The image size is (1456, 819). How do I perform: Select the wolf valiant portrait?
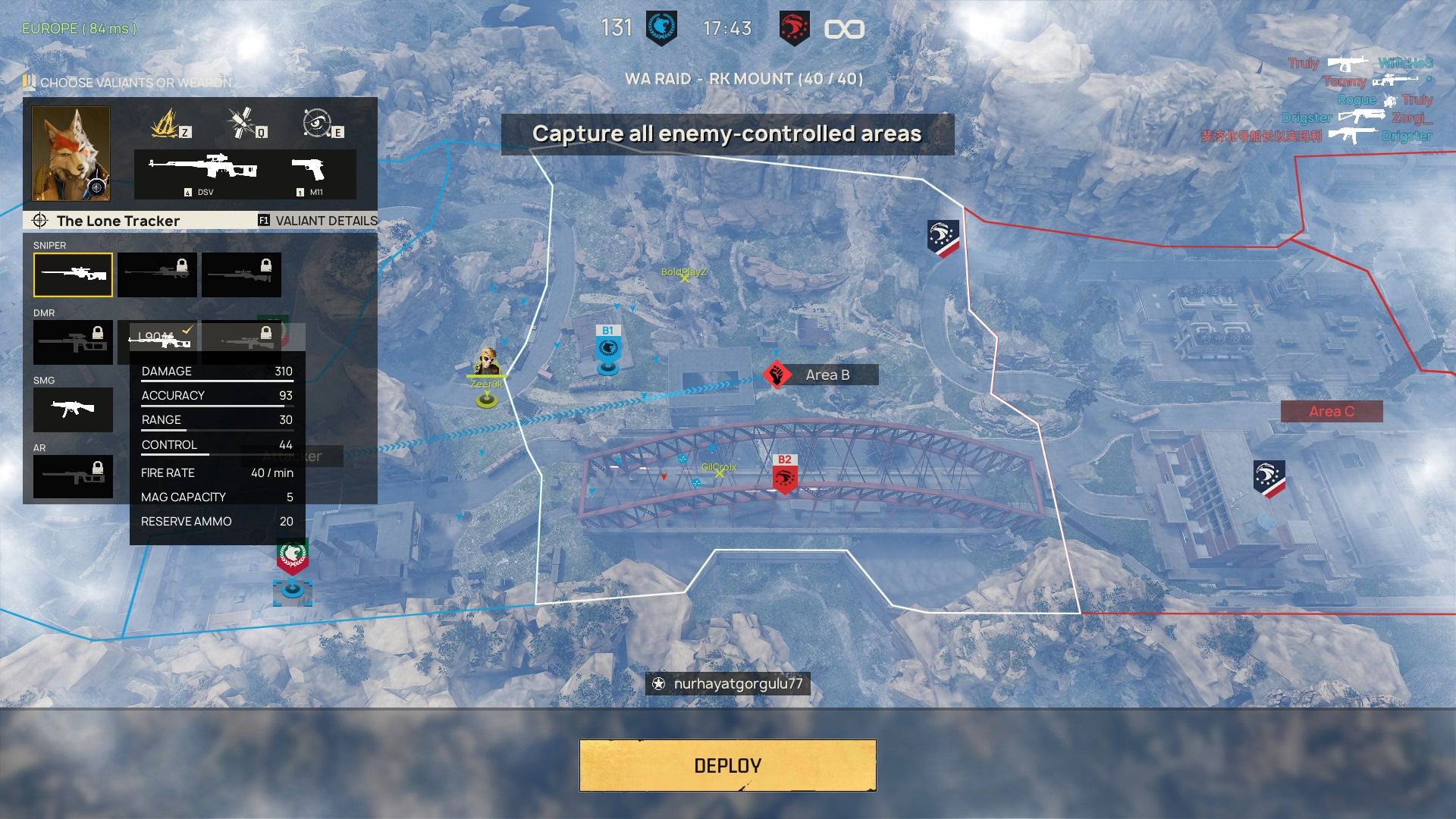(71, 153)
